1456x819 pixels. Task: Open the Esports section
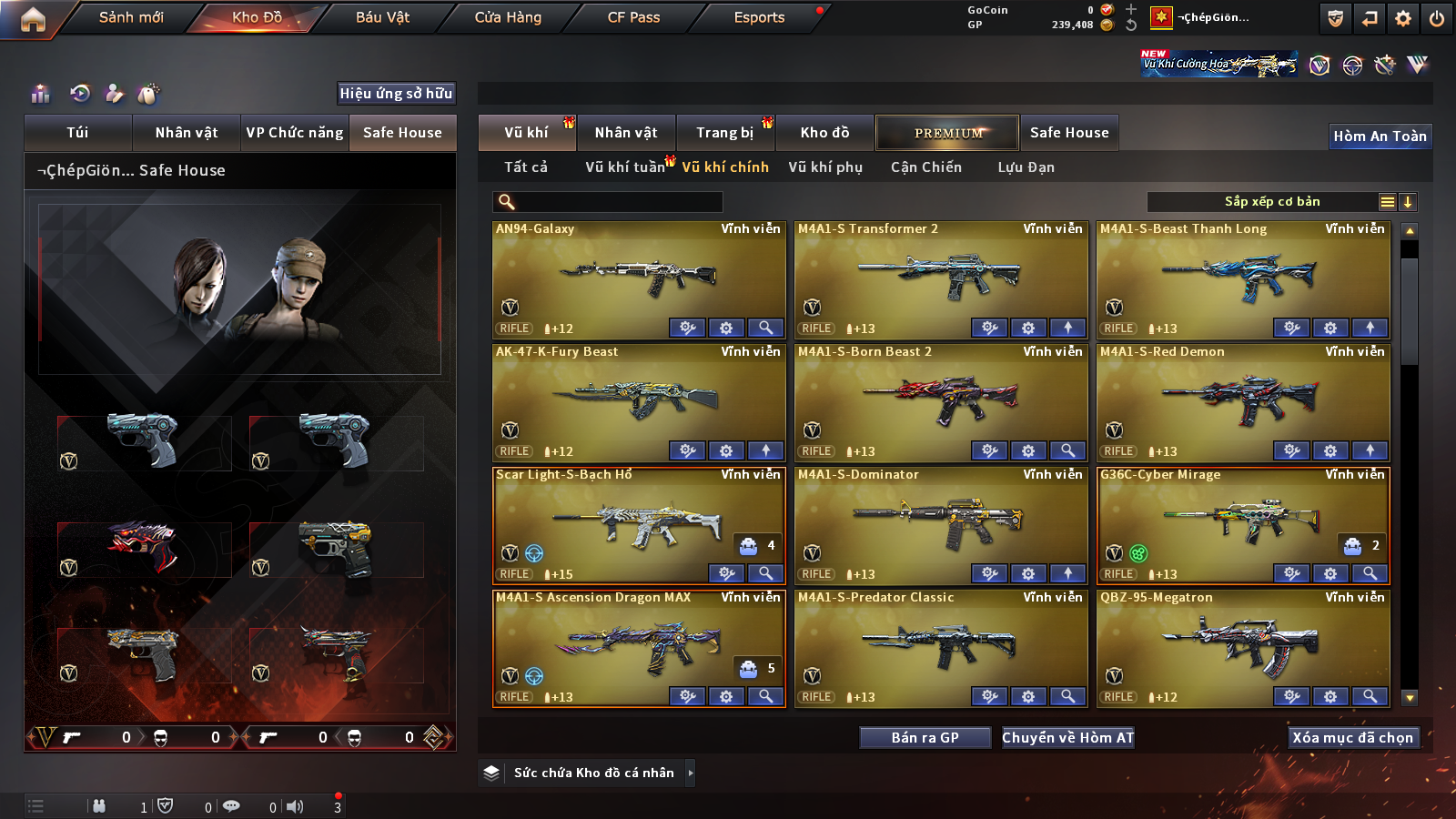759,17
